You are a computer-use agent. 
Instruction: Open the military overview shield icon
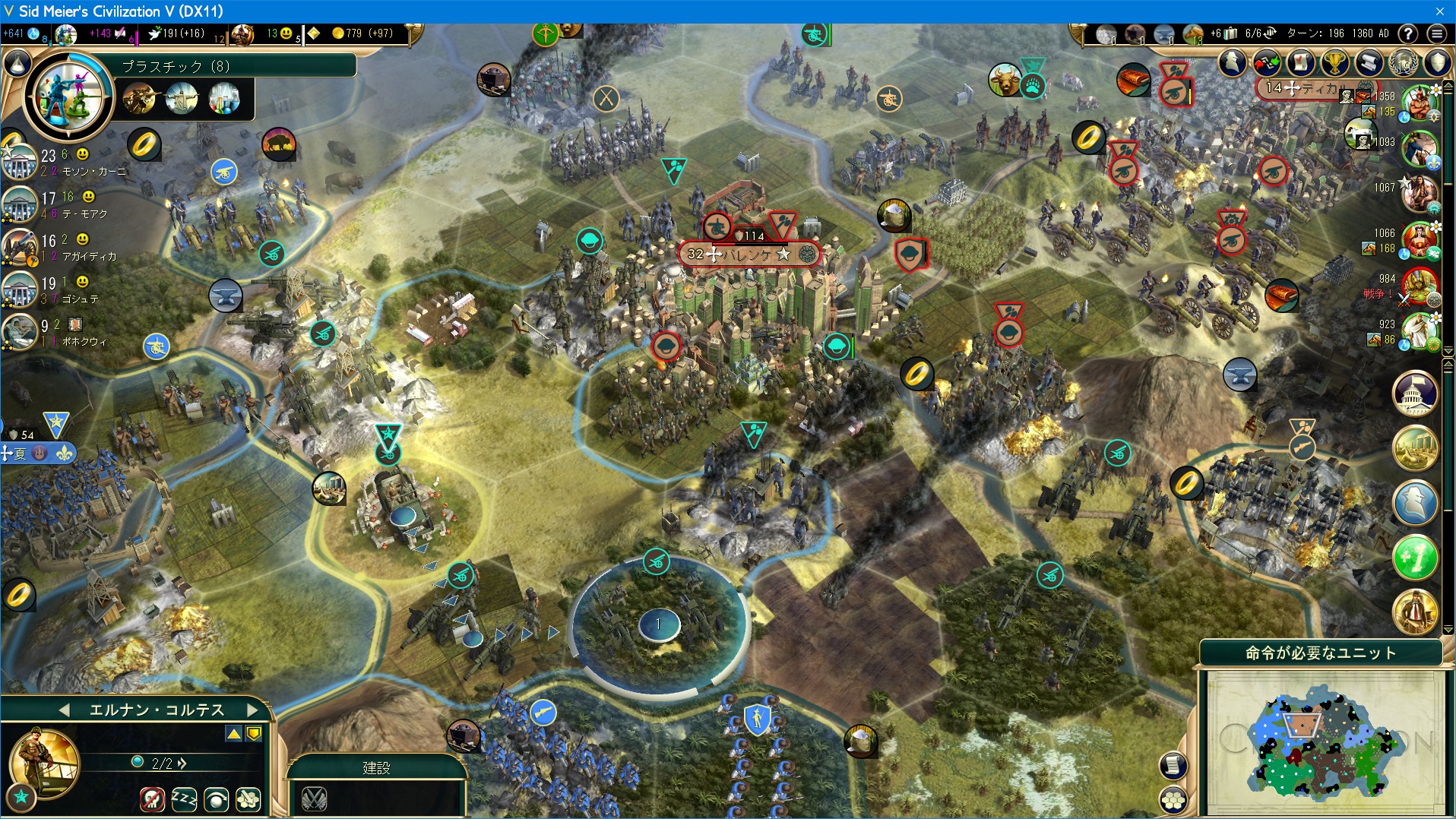1437,64
